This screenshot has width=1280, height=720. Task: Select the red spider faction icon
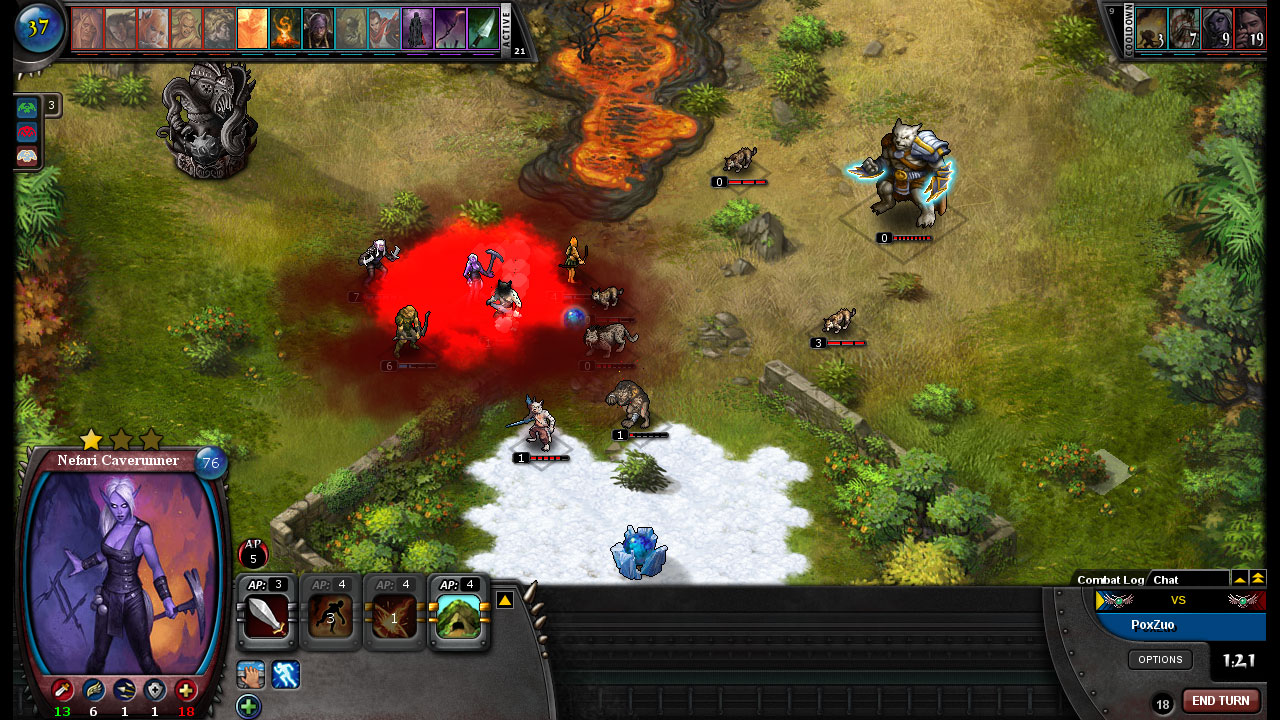(x=27, y=131)
